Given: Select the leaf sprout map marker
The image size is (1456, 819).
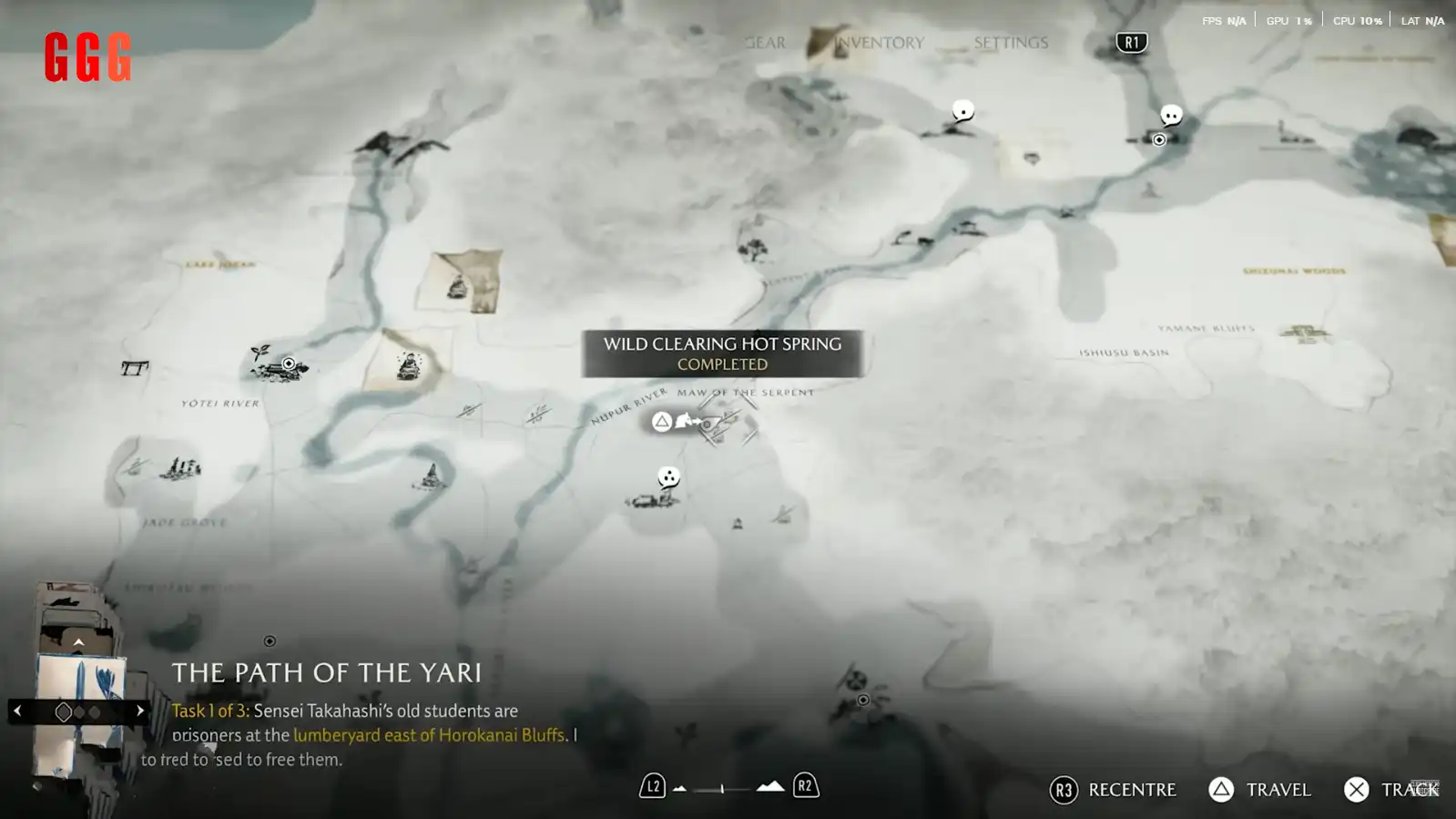Looking at the screenshot, I should pos(260,352).
